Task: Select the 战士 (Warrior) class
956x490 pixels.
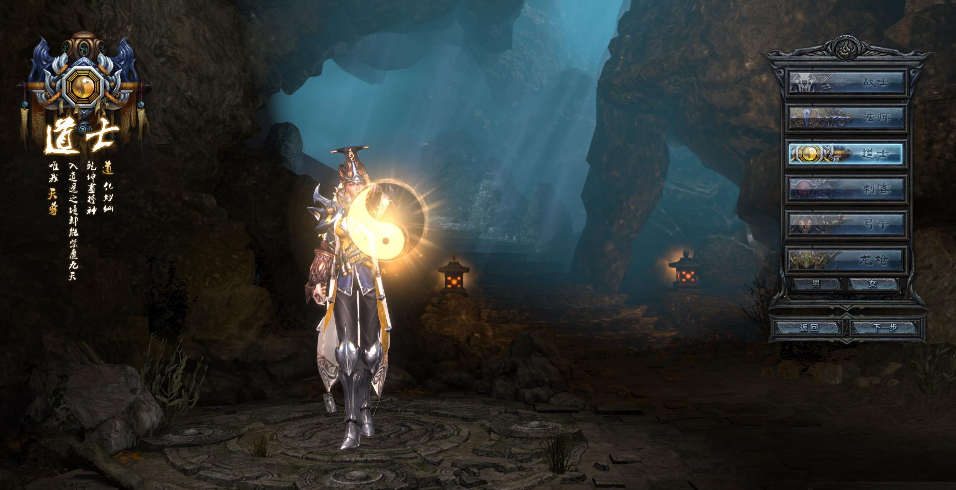Action: click(x=846, y=83)
